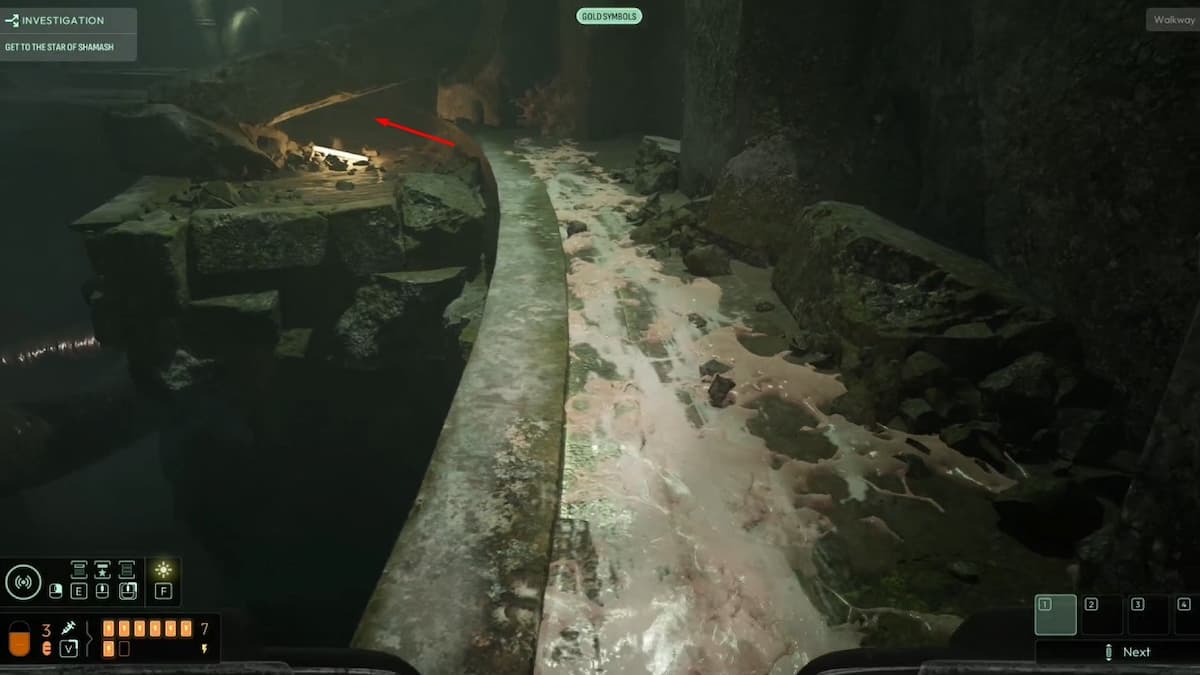Use the syringe heal icon
This screenshot has height=675, width=1200.
tap(69, 627)
